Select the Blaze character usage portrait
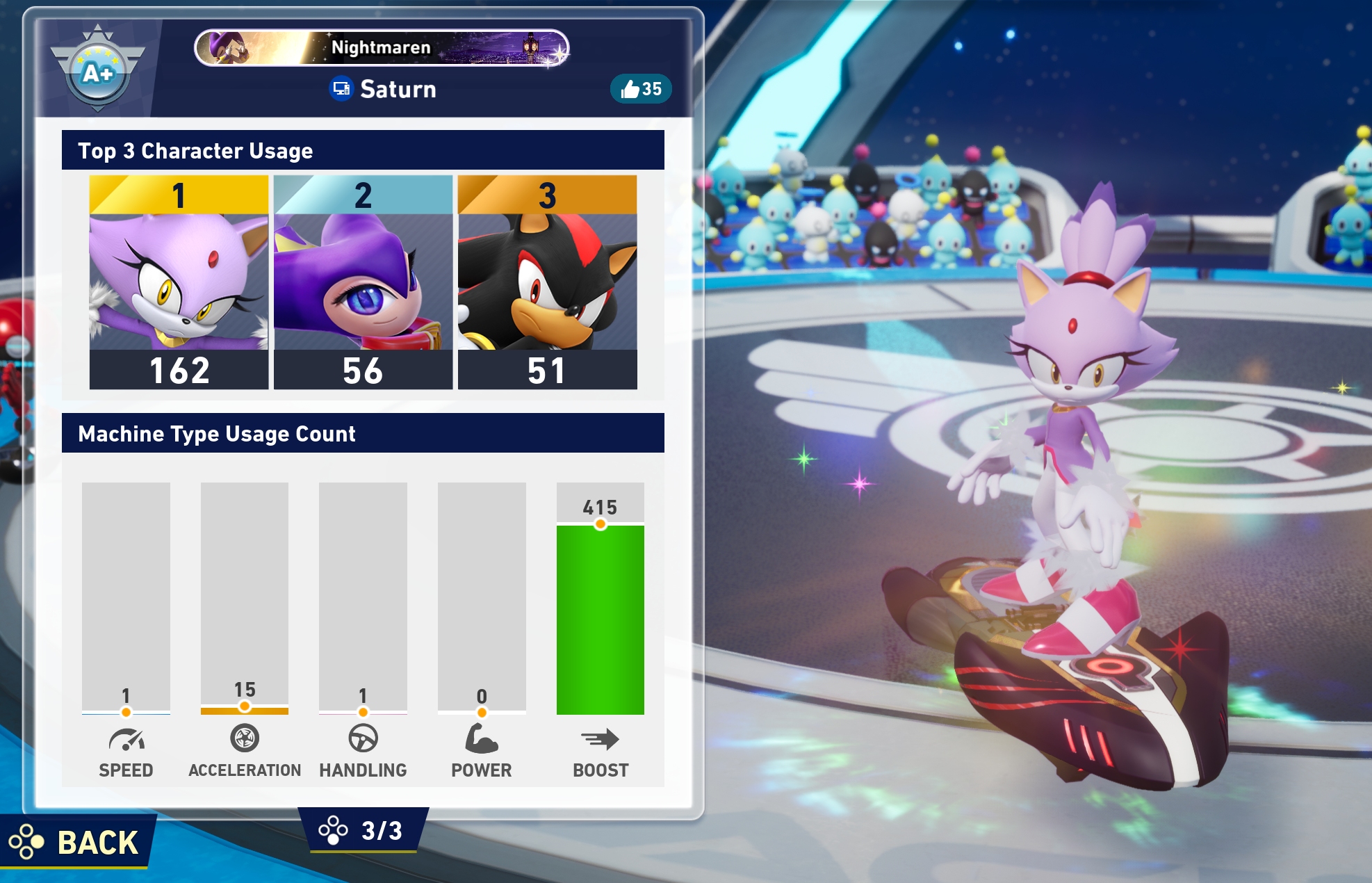The image size is (1372, 883). point(179,282)
